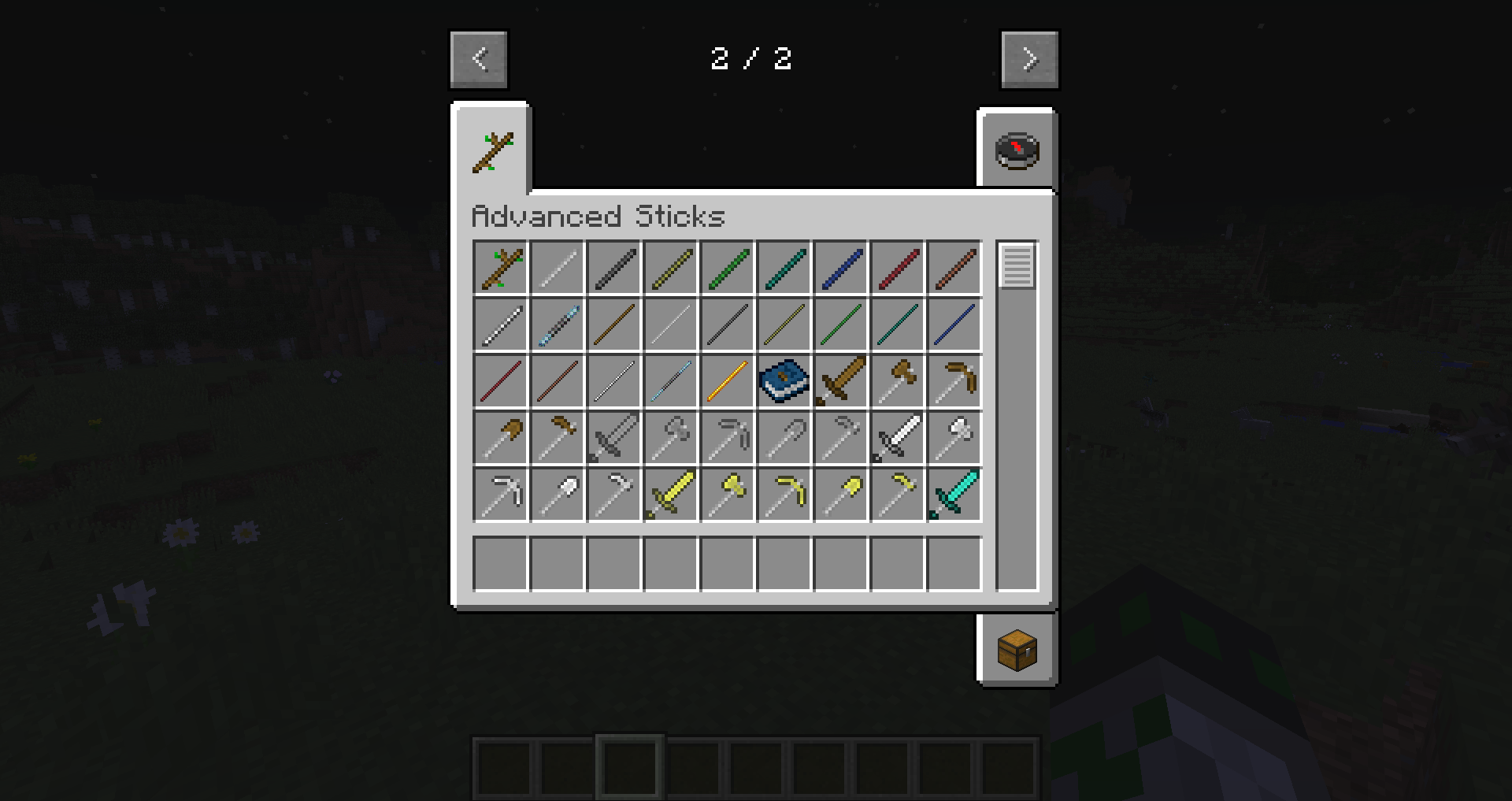Pick the stone sword
Viewport: 1512px width, 801px height.
coord(614,438)
